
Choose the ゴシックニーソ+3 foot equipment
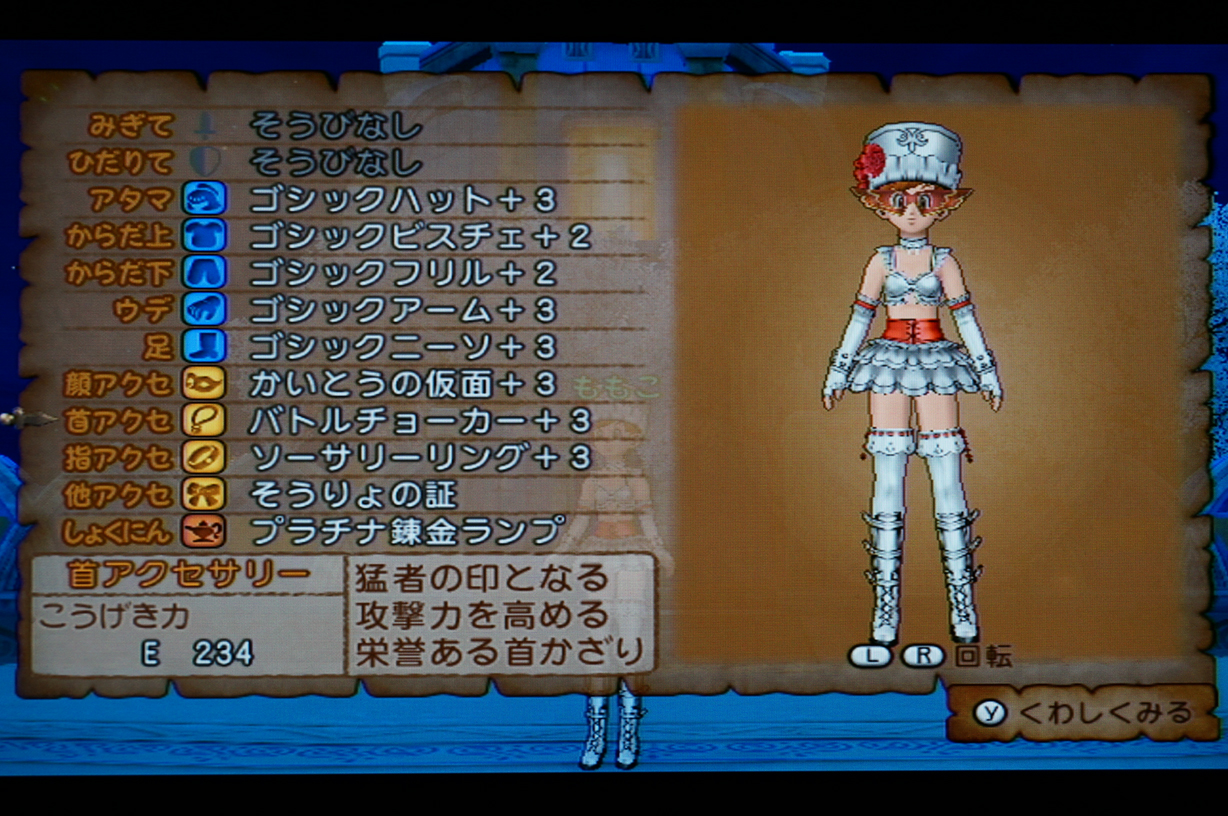coord(401,346)
